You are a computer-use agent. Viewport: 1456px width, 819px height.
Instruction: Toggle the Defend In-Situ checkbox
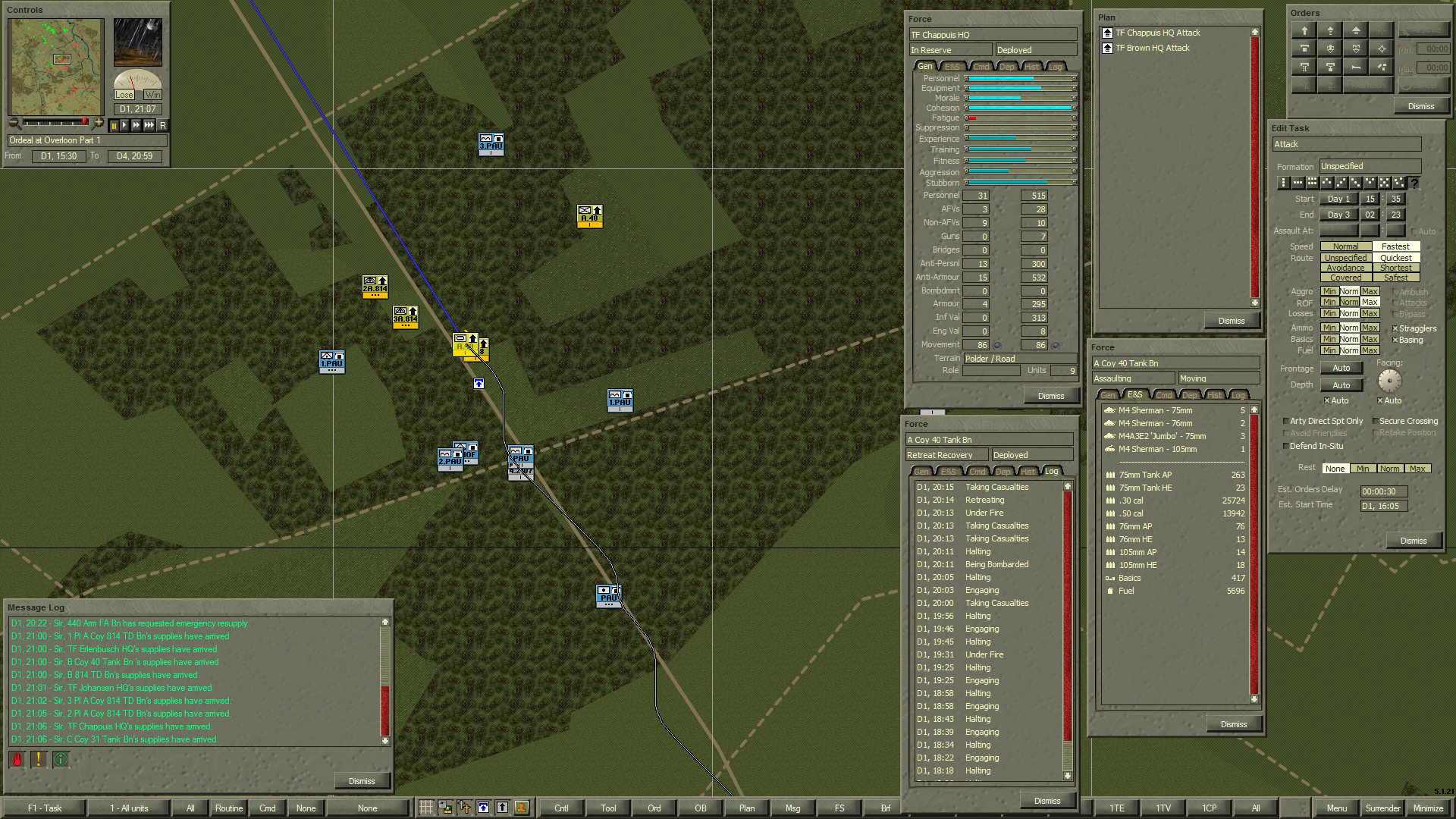tap(1285, 446)
